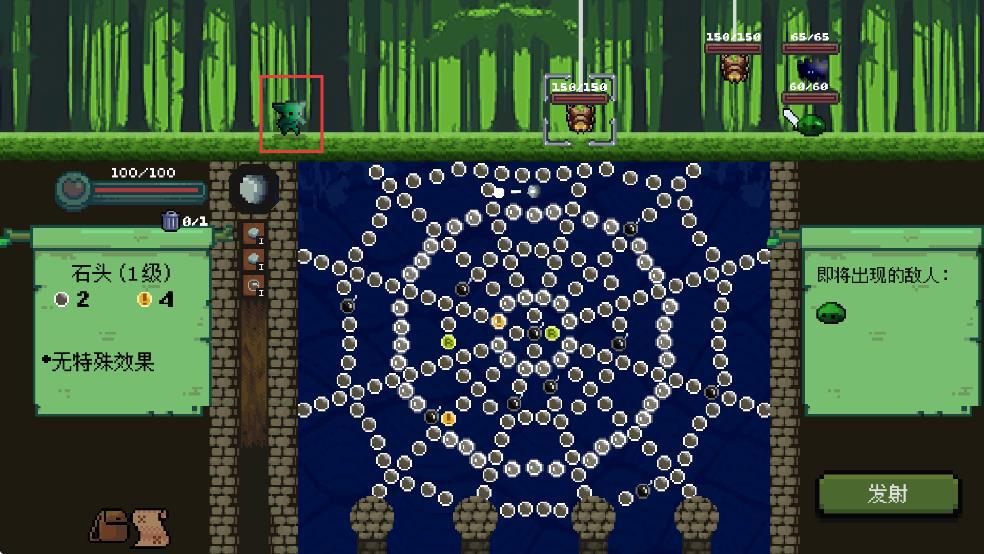Open the map scroll icon
Viewport: 984px width, 554px height.
tap(149, 525)
